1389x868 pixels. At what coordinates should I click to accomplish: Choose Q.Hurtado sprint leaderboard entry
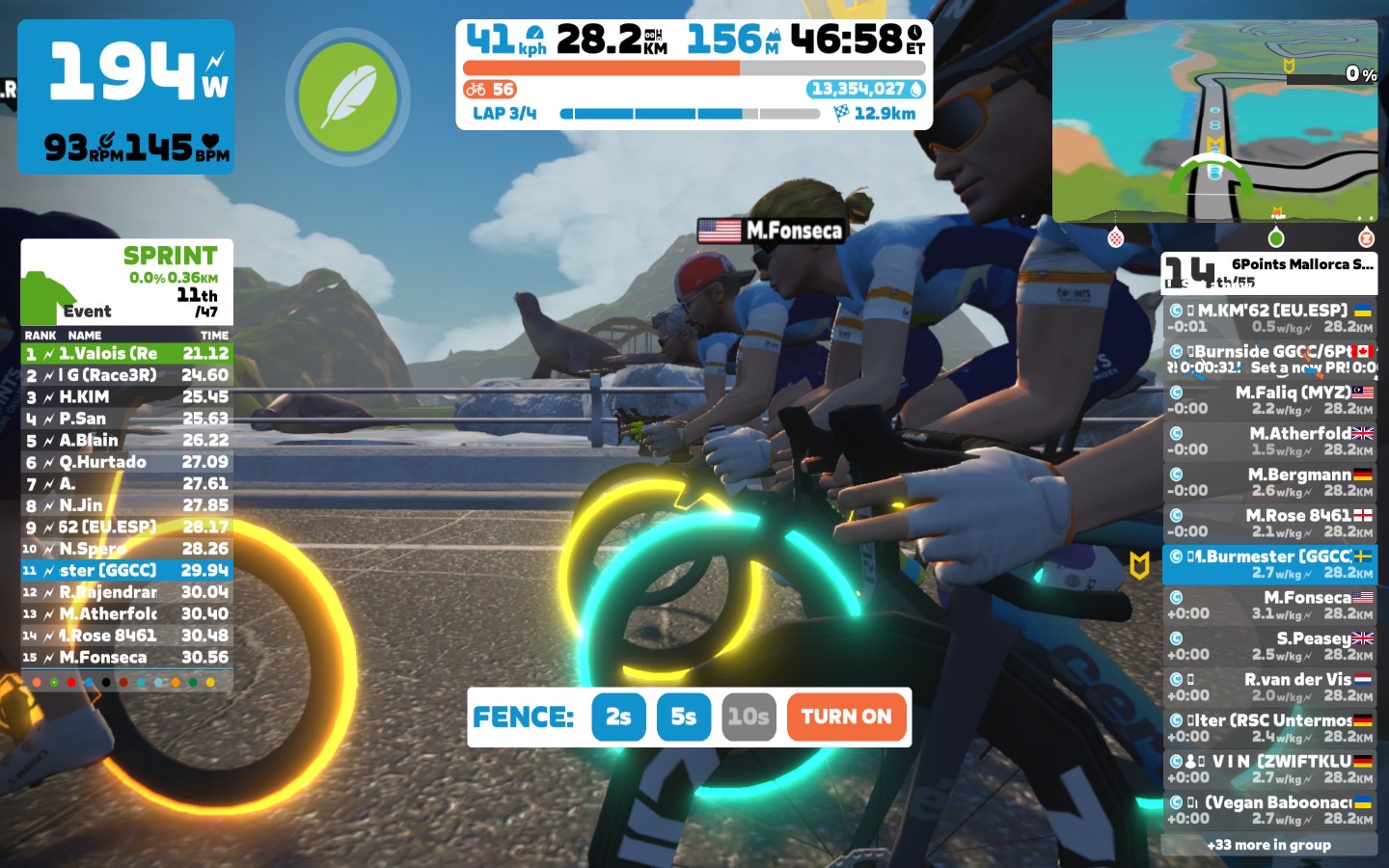click(x=126, y=462)
